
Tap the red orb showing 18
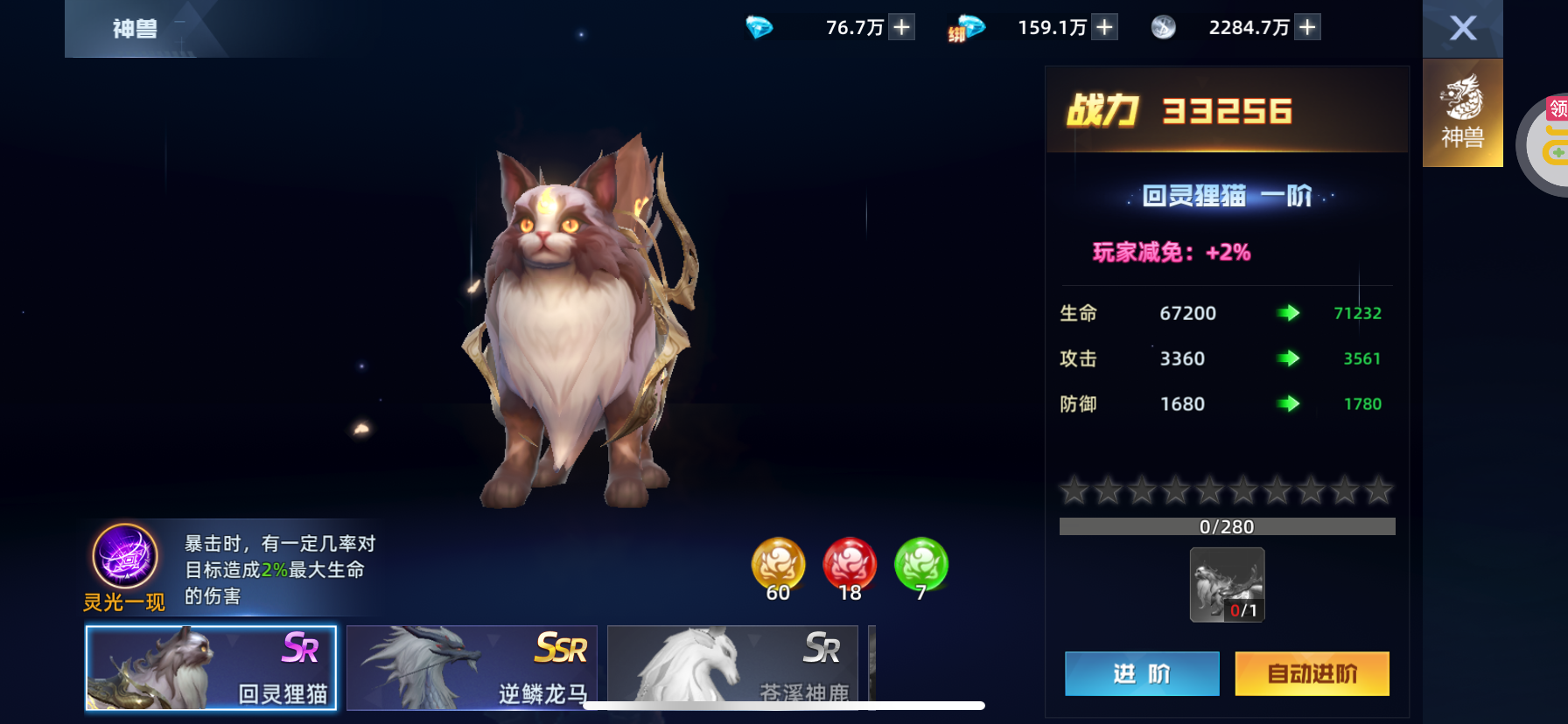point(850,565)
